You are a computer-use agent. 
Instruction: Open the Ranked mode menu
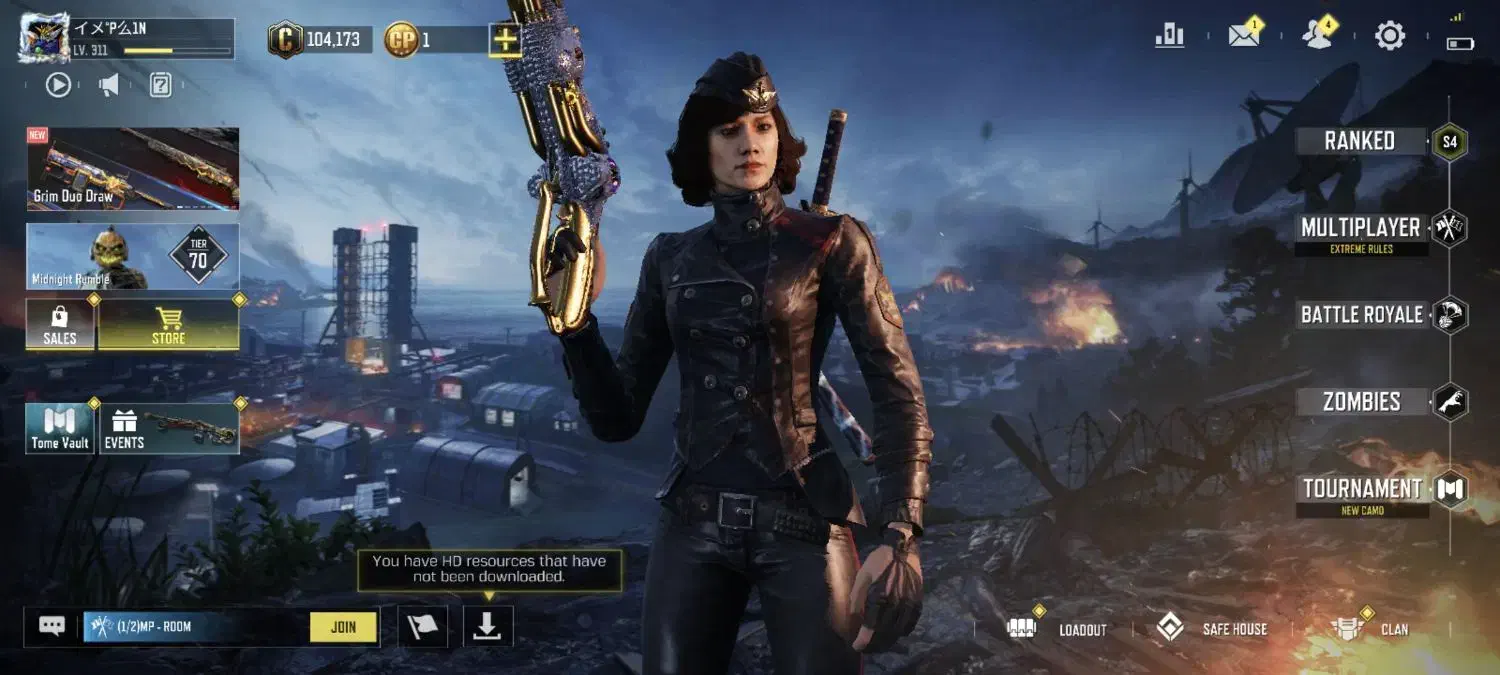point(1360,141)
